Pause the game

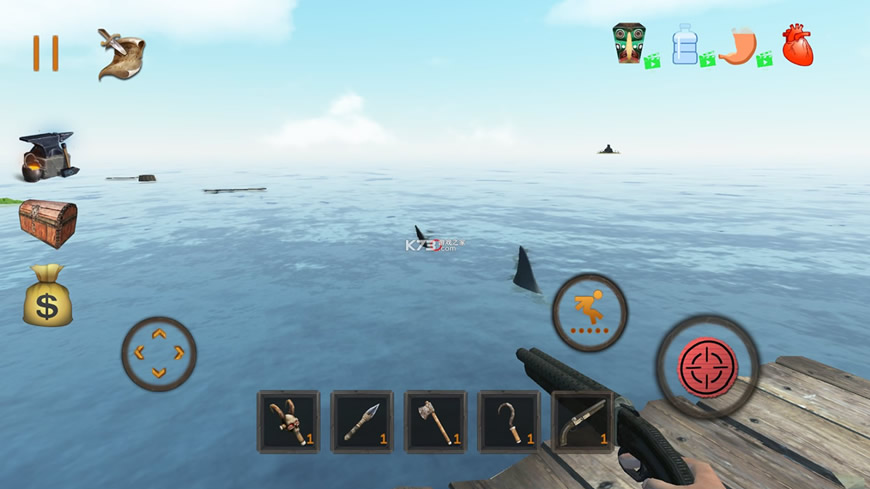click(x=45, y=53)
